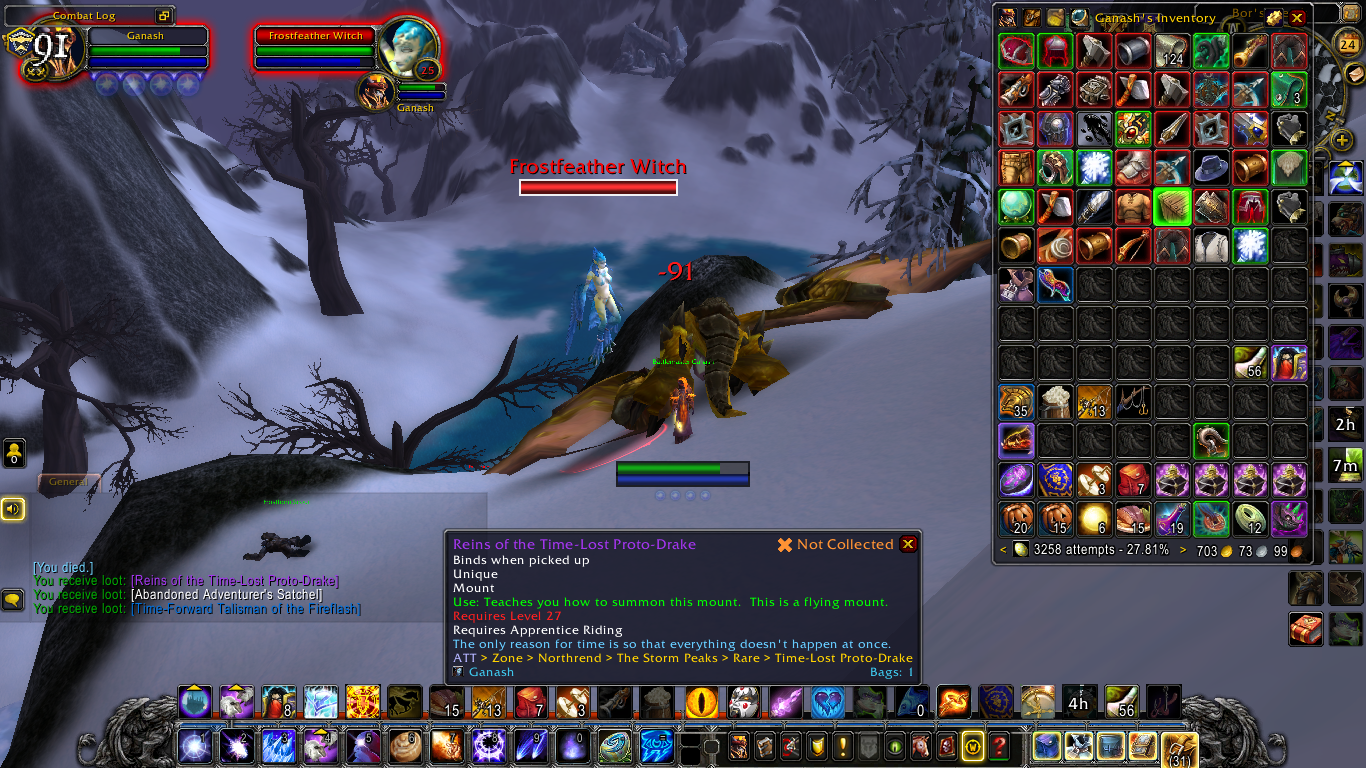1366x768 pixels.
Task: Select the foamy beer mug item
Action: click(x=1055, y=402)
